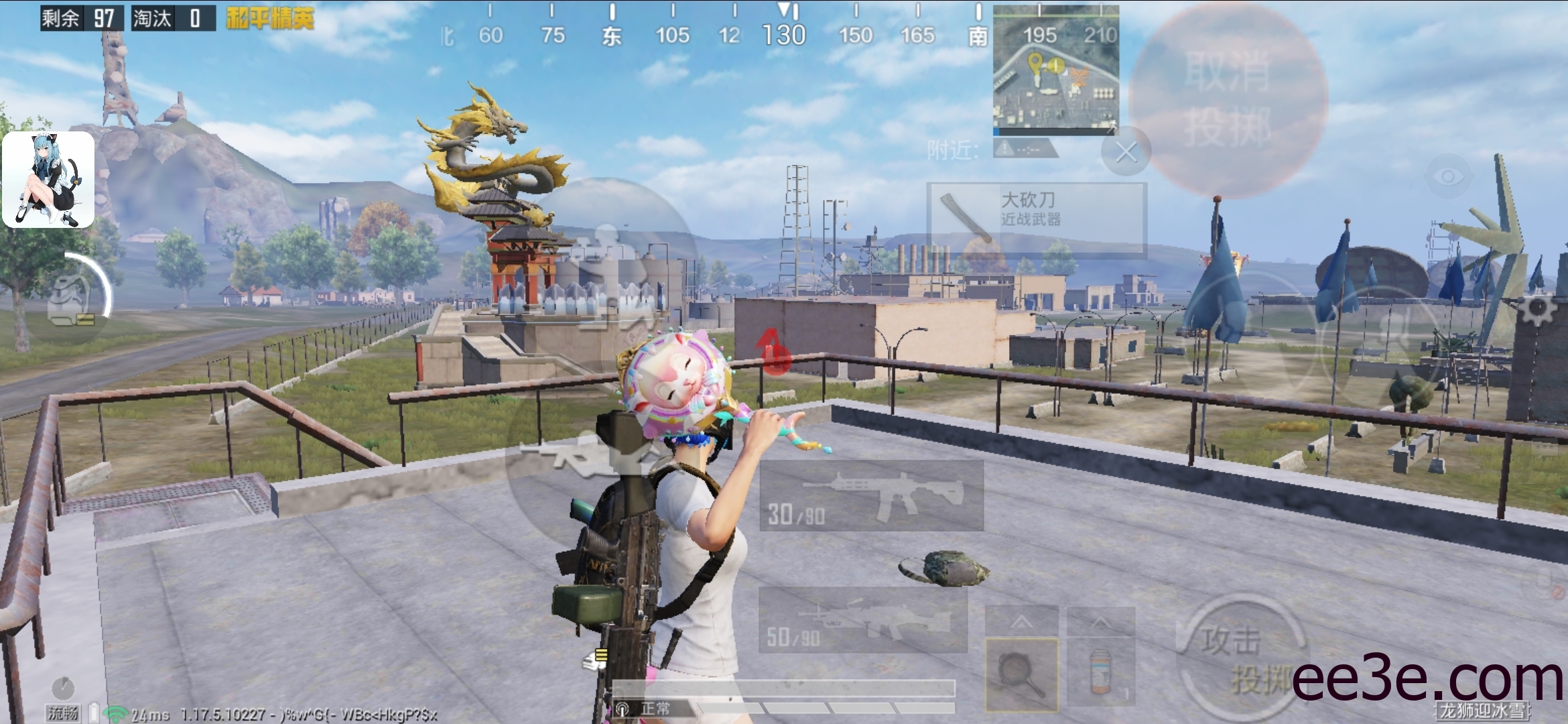Open the anime character avatar thumbnail
The height and width of the screenshot is (724, 1568).
coord(48,180)
